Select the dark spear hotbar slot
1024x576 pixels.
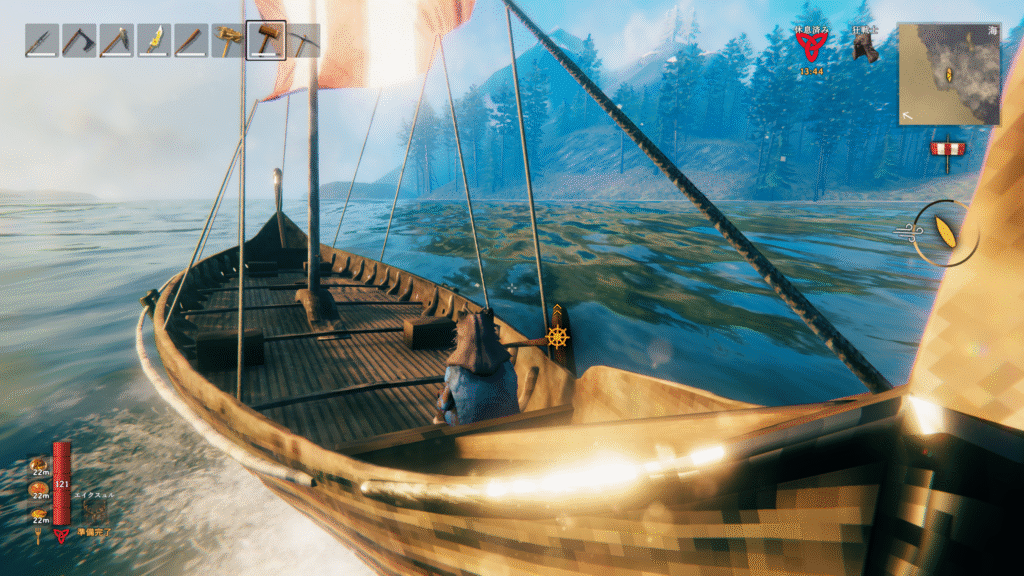coord(41,41)
